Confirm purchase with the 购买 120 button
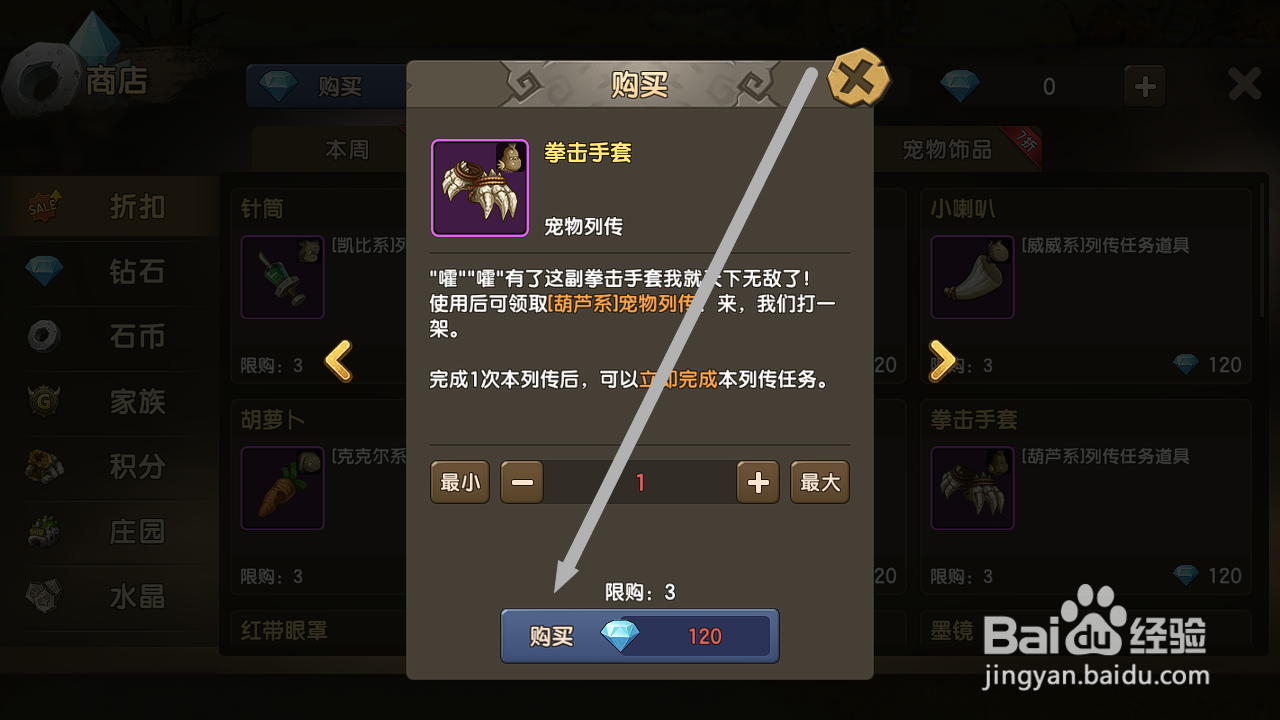The height and width of the screenshot is (720, 1280). pyautogui.click(x=639, y=635)
